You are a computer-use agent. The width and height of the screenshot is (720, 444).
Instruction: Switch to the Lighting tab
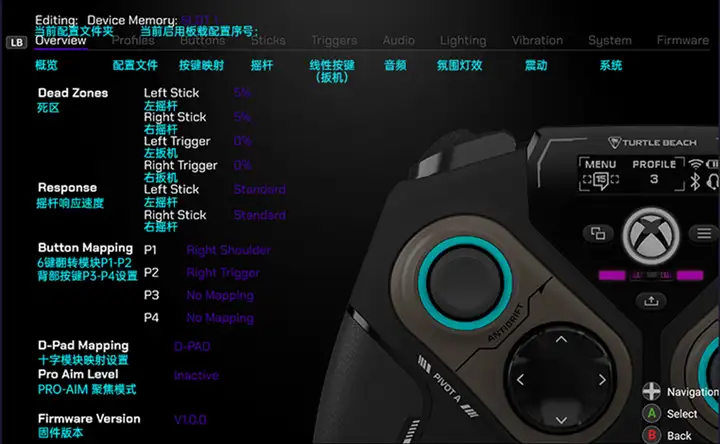463,41
